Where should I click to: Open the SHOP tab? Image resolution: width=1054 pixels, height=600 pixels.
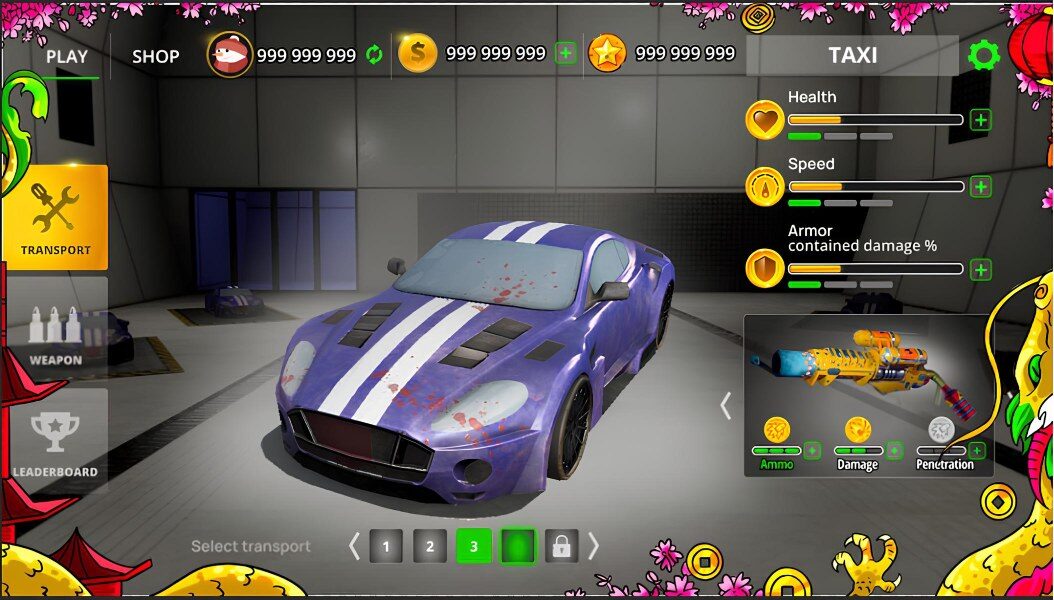[x=156, y=57]
